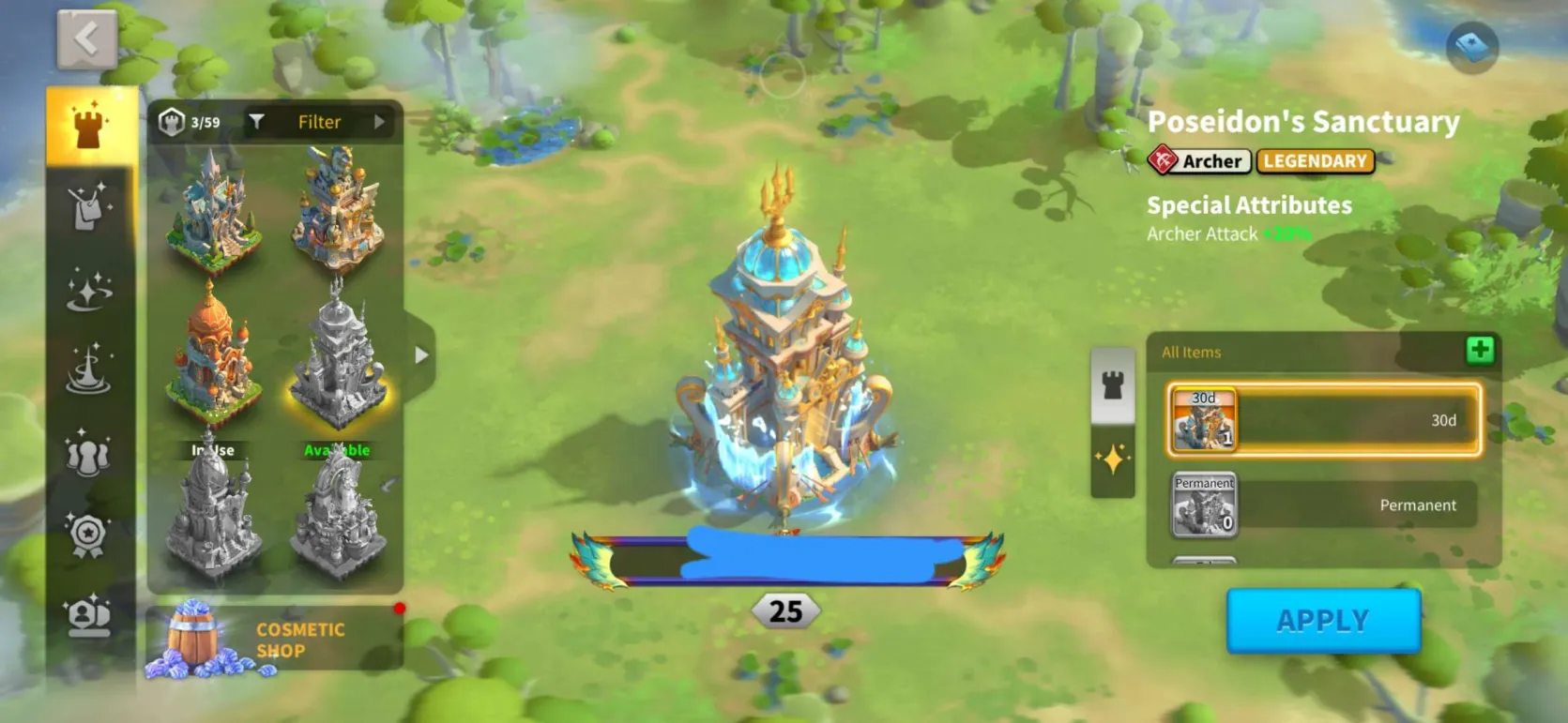Pick the blue castle city skin
1568x723 pixels.
pos(213,211)
